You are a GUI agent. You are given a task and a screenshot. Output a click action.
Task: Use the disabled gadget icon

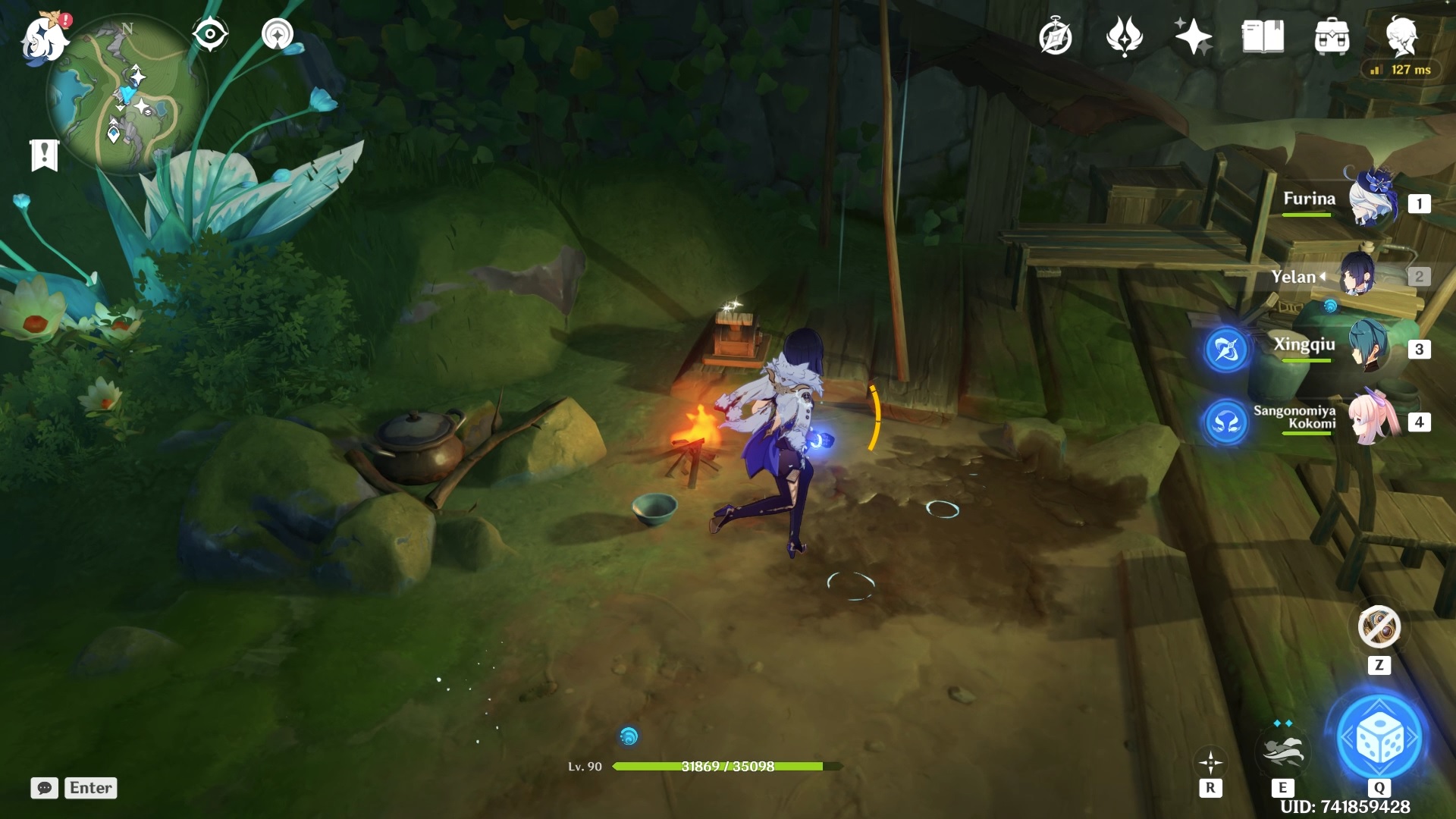coord(1379,627)
